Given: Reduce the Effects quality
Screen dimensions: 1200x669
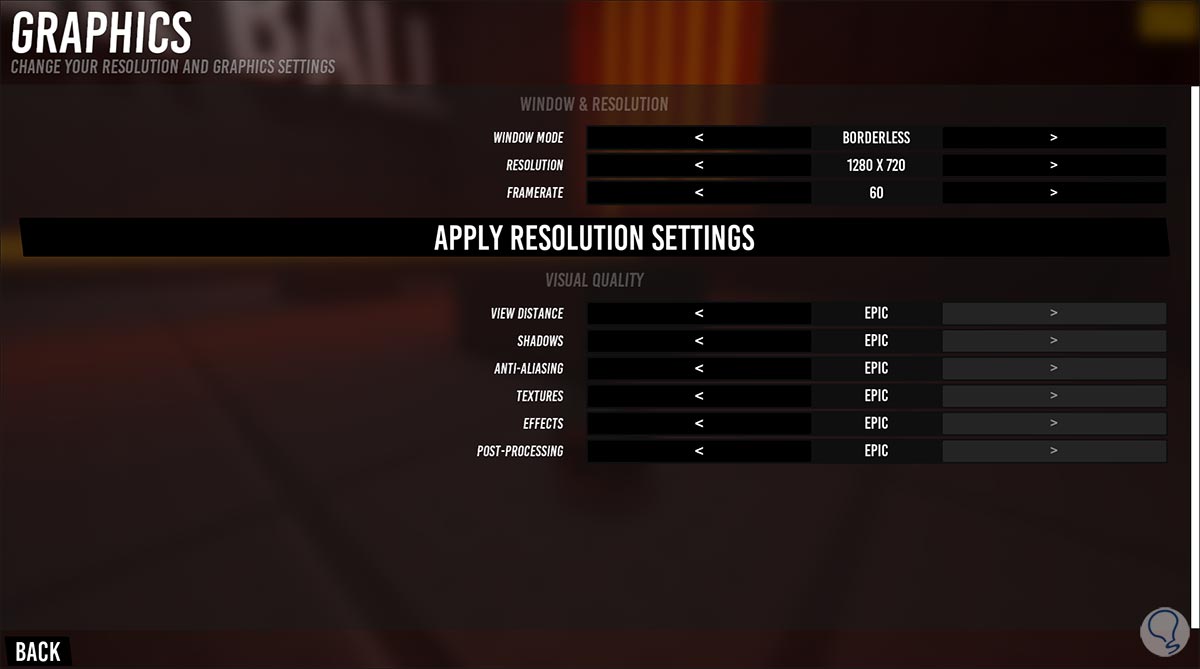Looking at the screenshot, I should pyautogui.click(x=699, y=423).
